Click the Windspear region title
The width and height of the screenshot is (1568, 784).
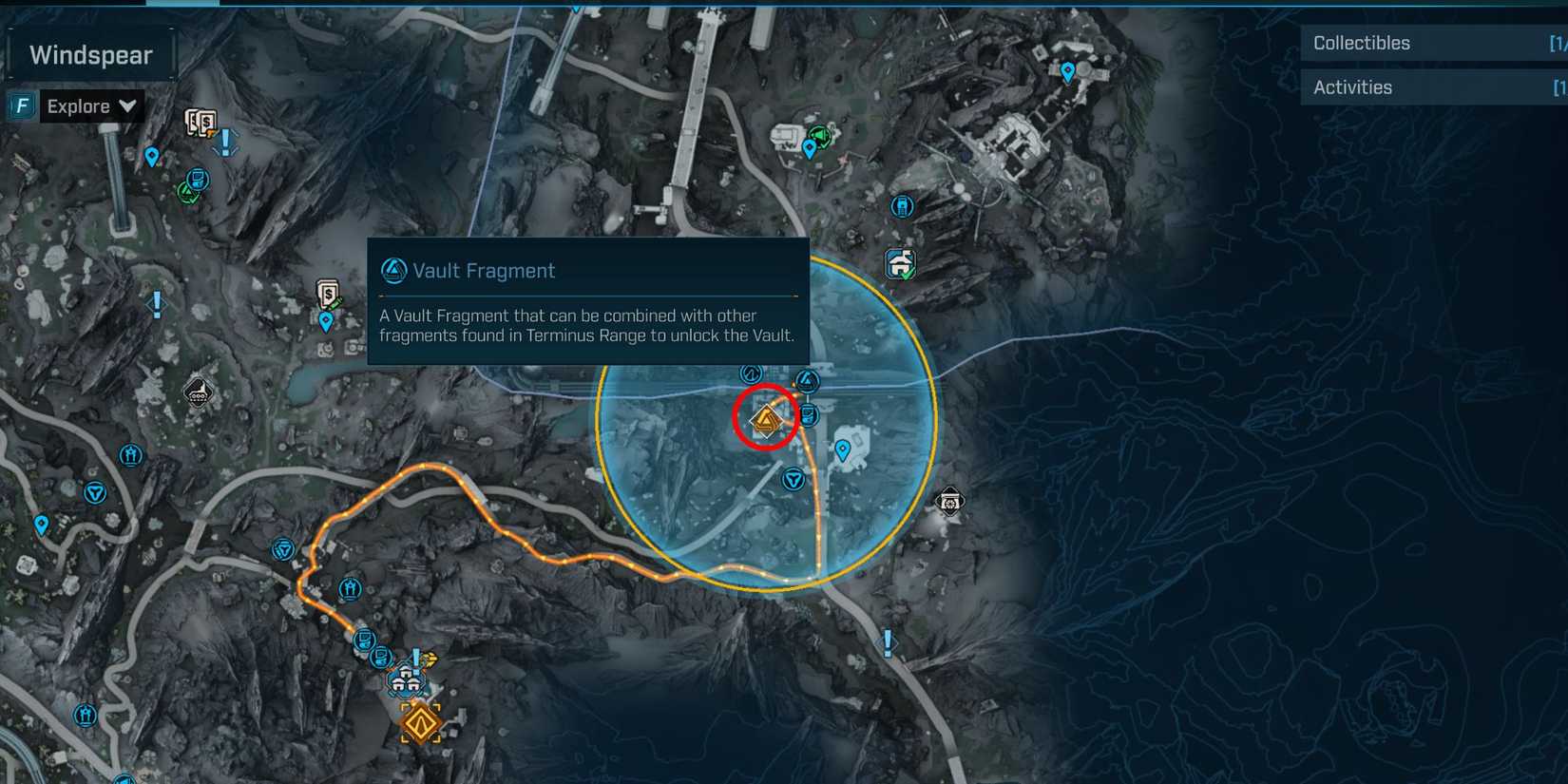pyautogui.click(x=90, y=54)
